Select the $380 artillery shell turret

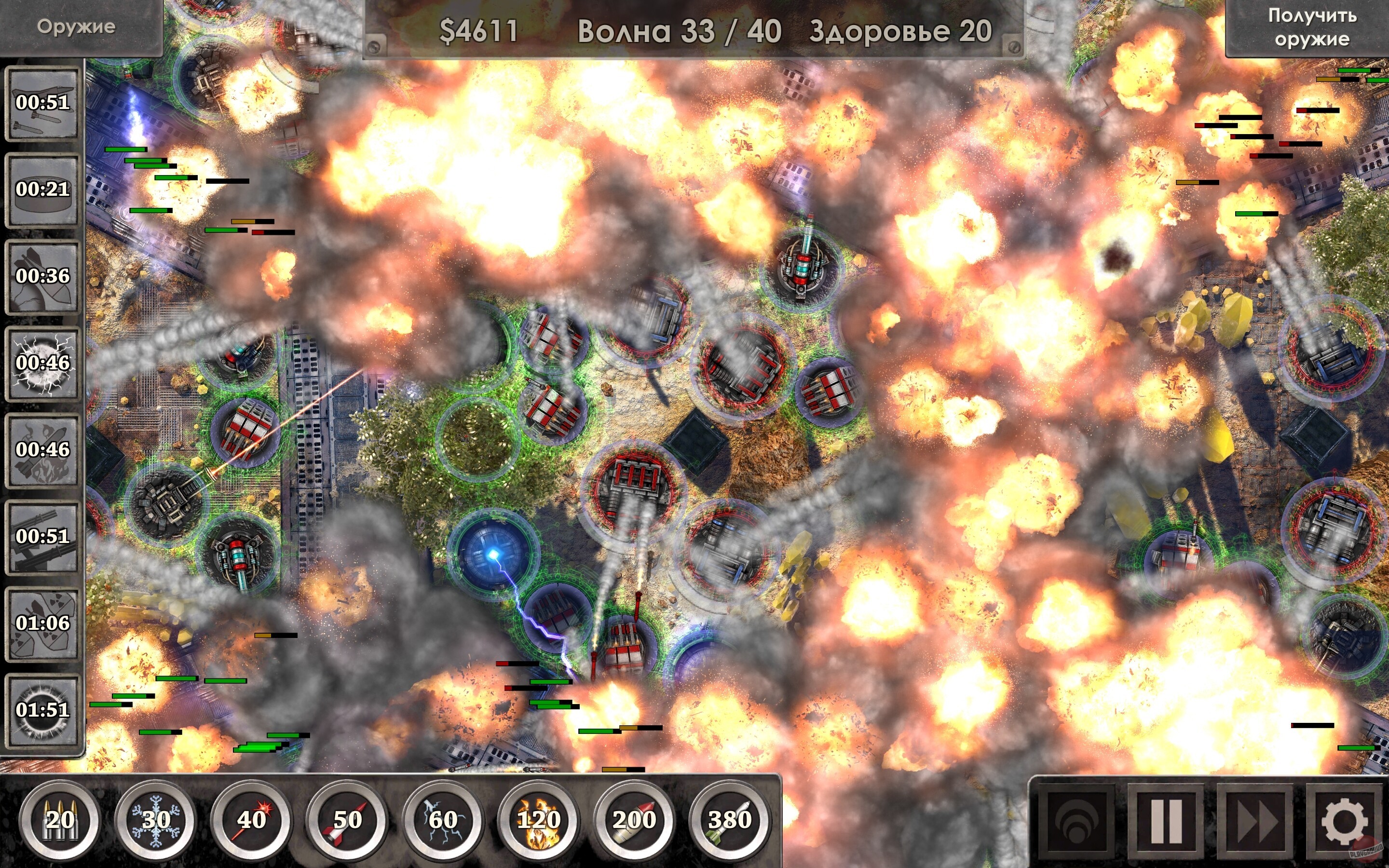730,822
